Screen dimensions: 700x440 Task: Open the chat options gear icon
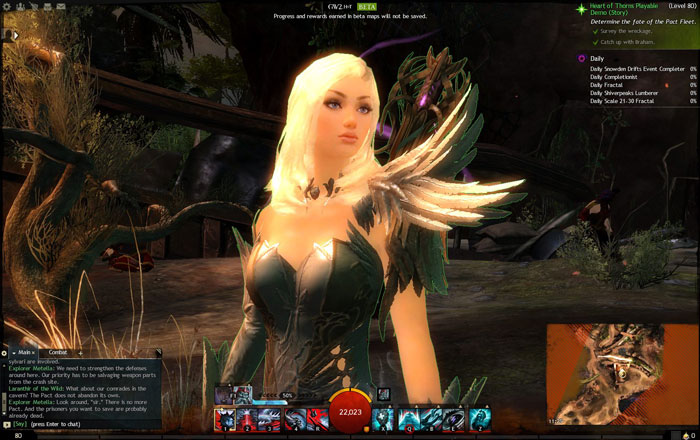[x=5, y=352]
